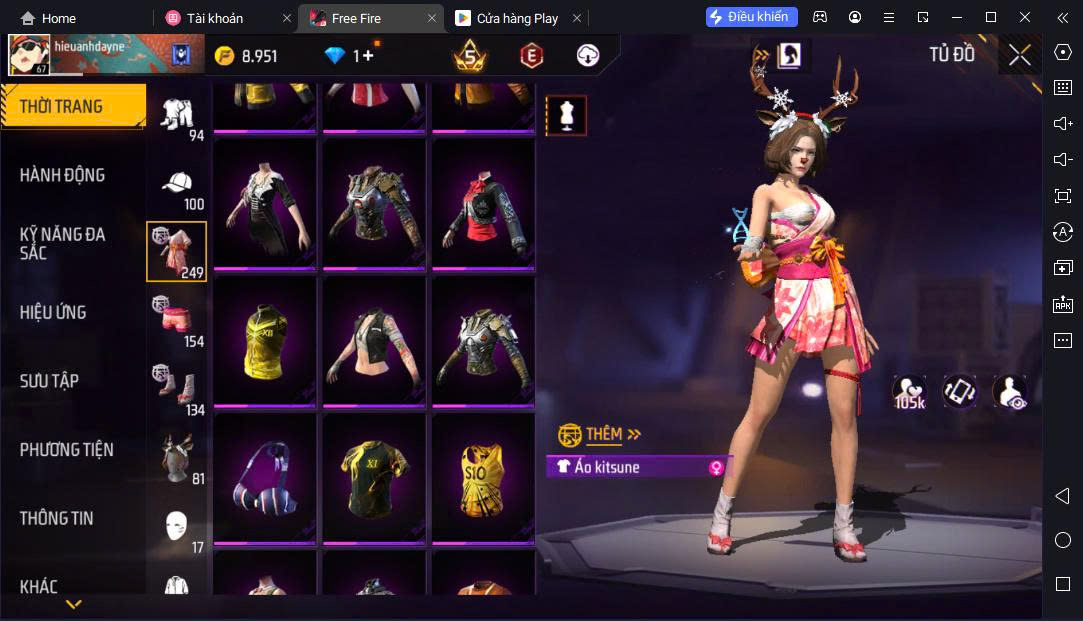Switch to the Cửa hàng Play tab

(517, 18)
